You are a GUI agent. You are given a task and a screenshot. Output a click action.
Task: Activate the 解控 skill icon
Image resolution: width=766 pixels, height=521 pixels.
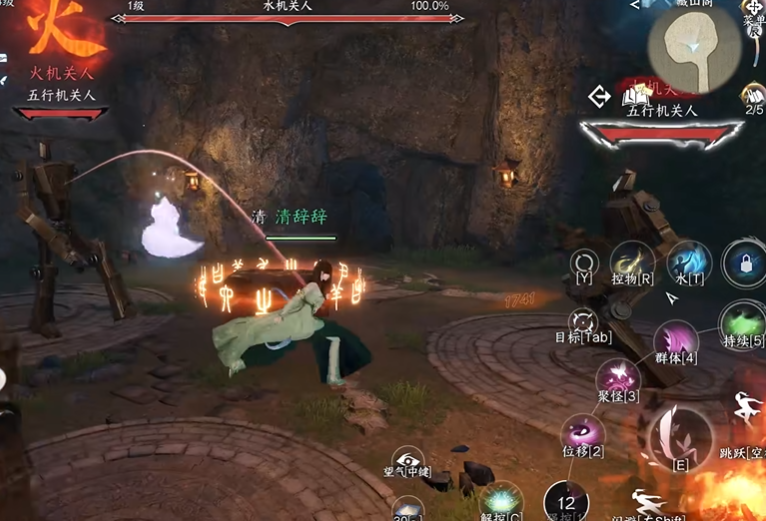point(499,500)
